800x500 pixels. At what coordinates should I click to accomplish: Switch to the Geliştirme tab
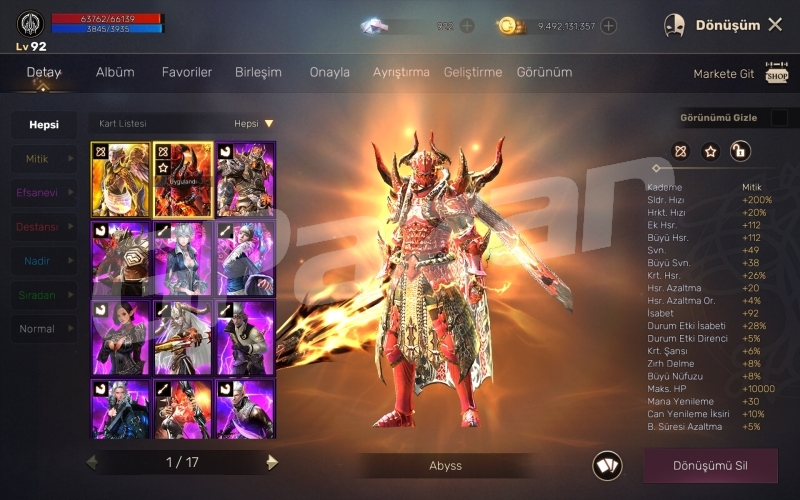pyautogui.click(x=473, y=73)
